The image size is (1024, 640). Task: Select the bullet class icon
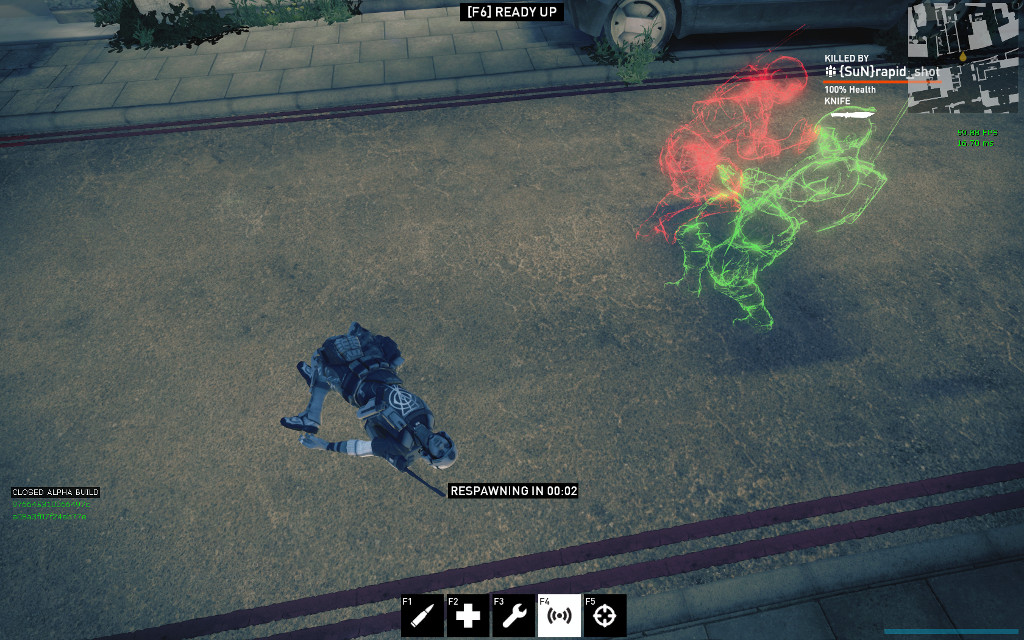click(x=422, y=616)
